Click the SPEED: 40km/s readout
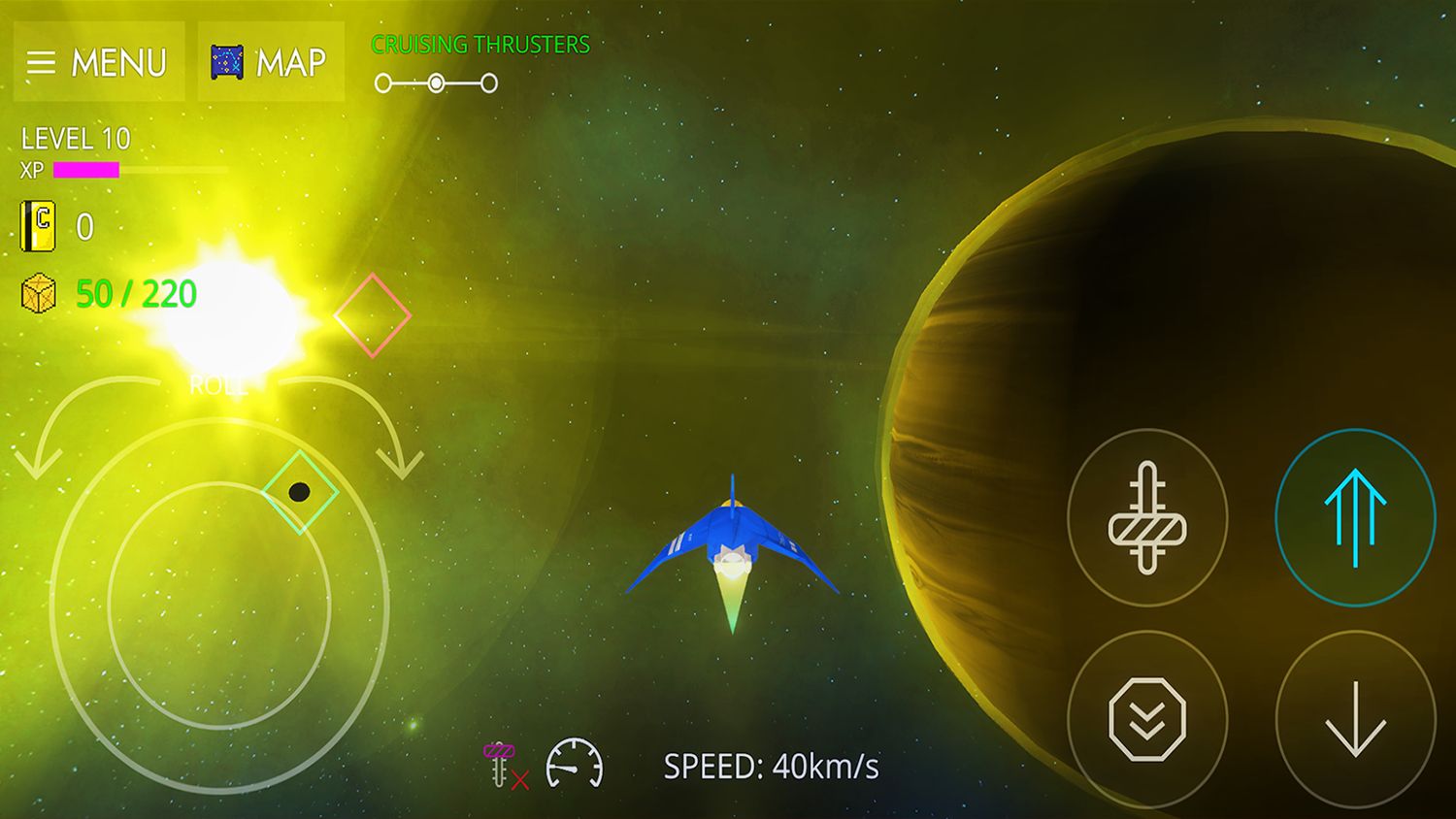The width and height of the screenshot is (1456, 819). (x=772, y=766)
